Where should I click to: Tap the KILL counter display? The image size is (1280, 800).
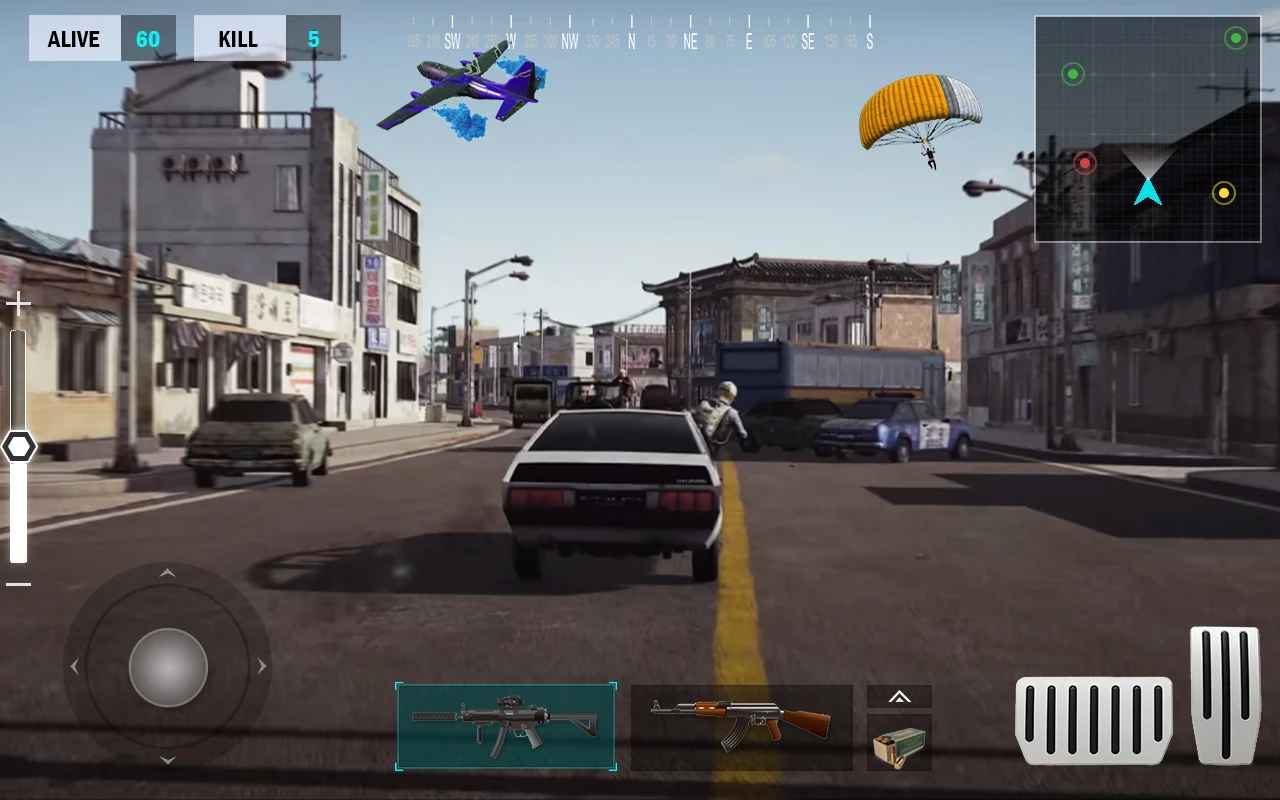coord(262,38)
